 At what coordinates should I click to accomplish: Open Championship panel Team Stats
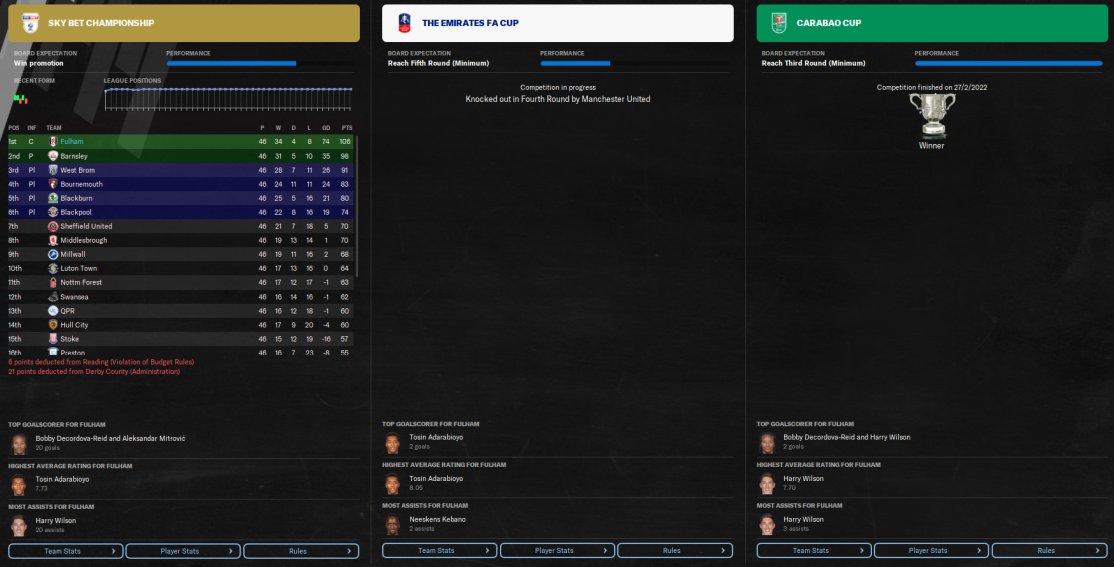point(66,550)
